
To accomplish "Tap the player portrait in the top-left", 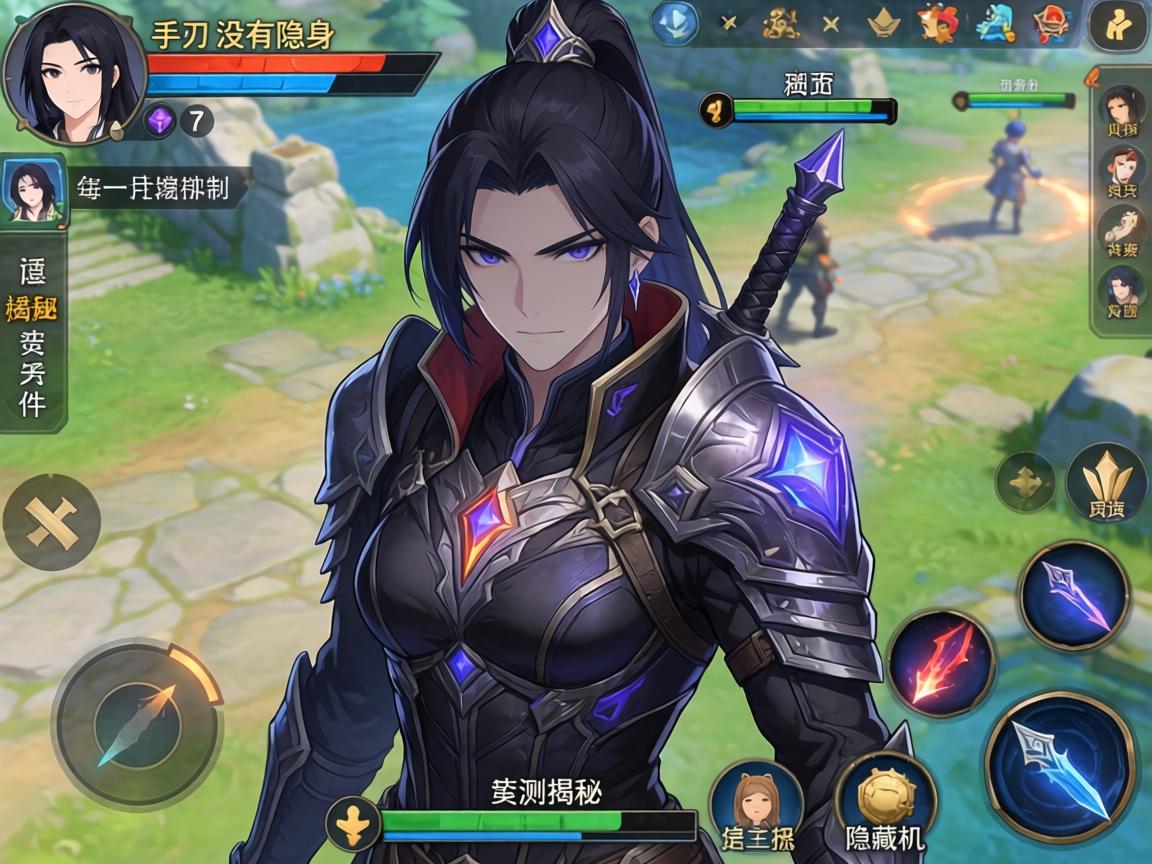I will click(x=70, y=72).
